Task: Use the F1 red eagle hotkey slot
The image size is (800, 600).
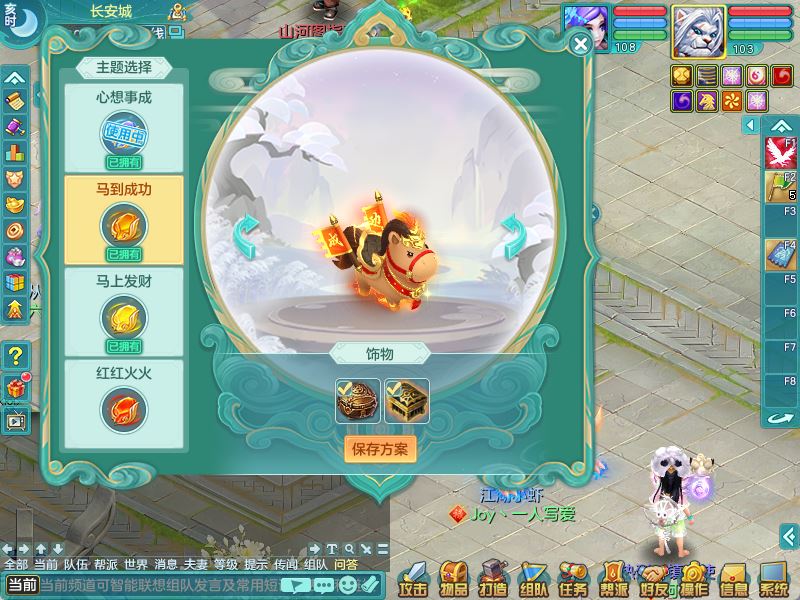Action: 777,153
